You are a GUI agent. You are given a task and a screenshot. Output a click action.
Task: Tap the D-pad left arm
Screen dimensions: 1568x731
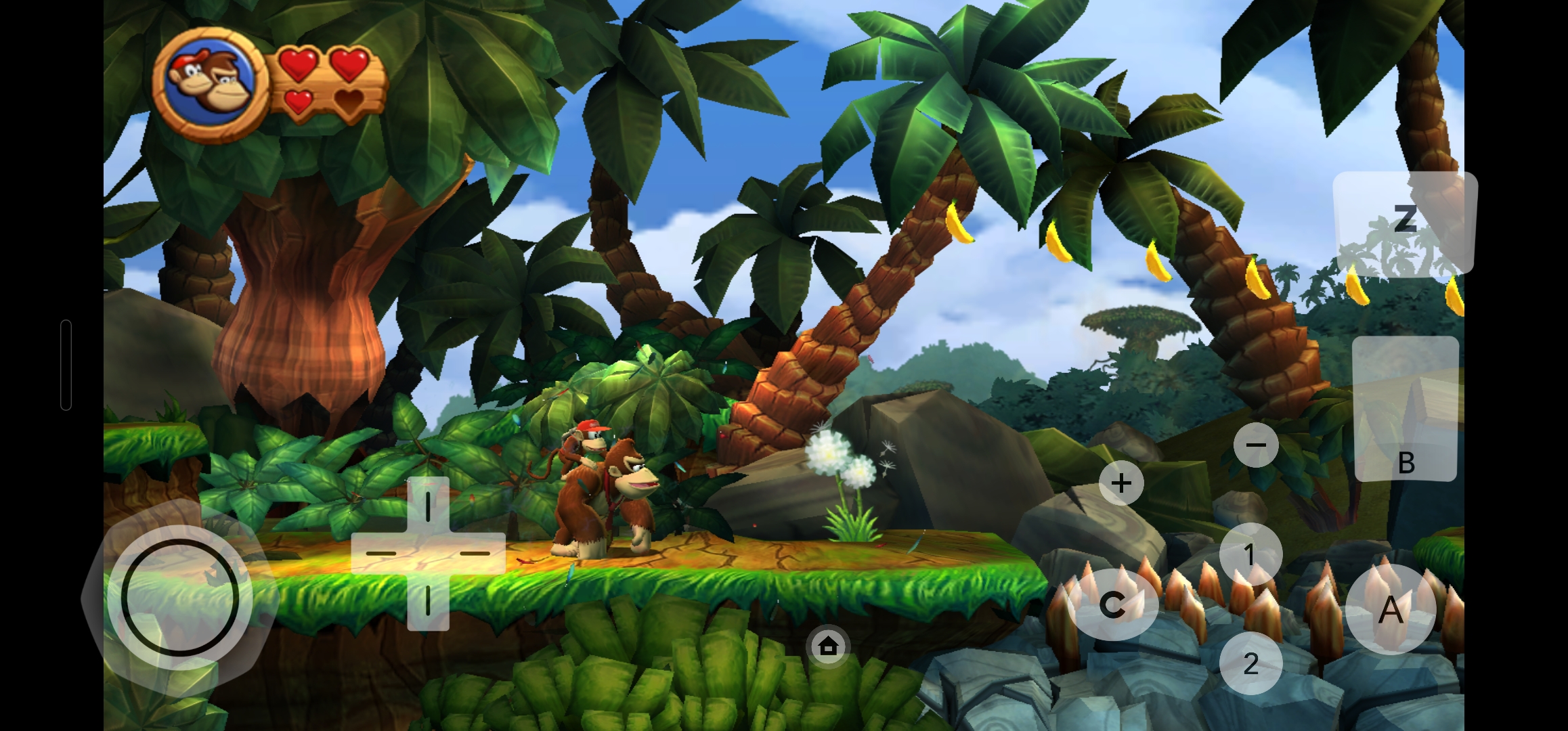coord(380,553)
